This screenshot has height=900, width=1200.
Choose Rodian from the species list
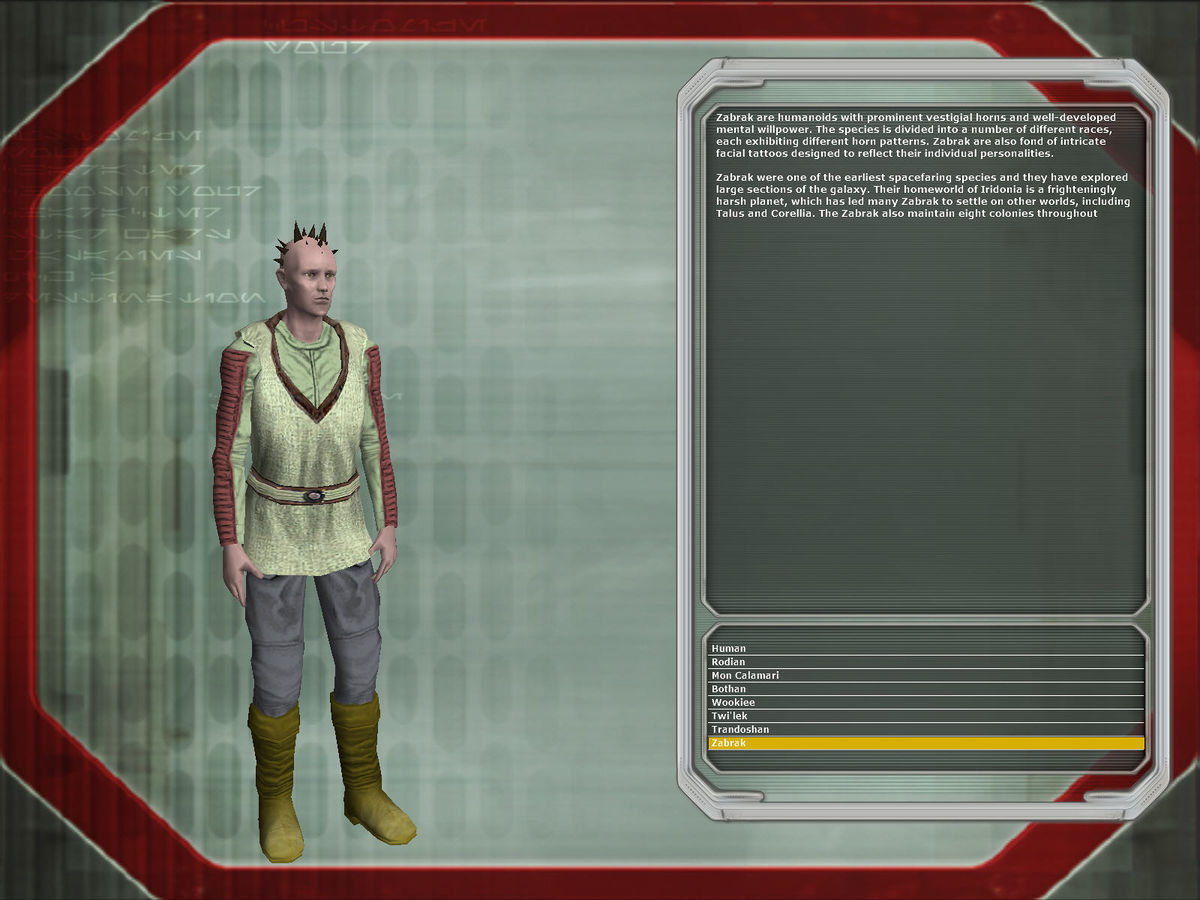point(728,662)
